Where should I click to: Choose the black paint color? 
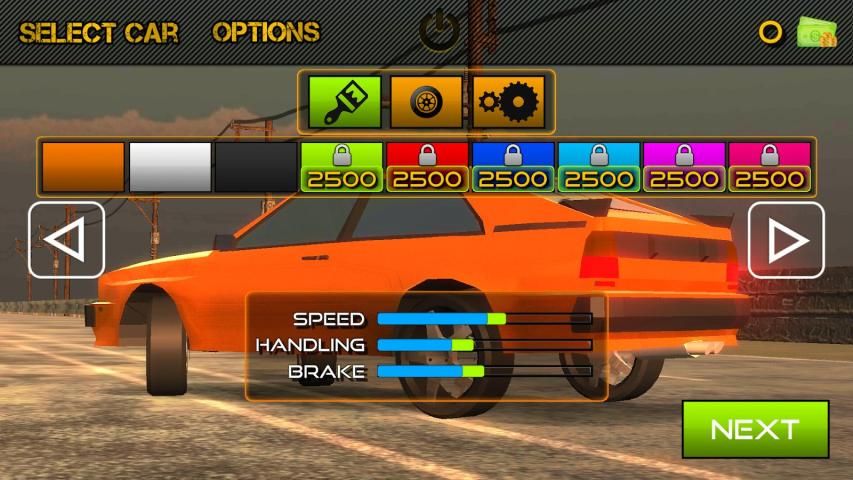[256, 167]
